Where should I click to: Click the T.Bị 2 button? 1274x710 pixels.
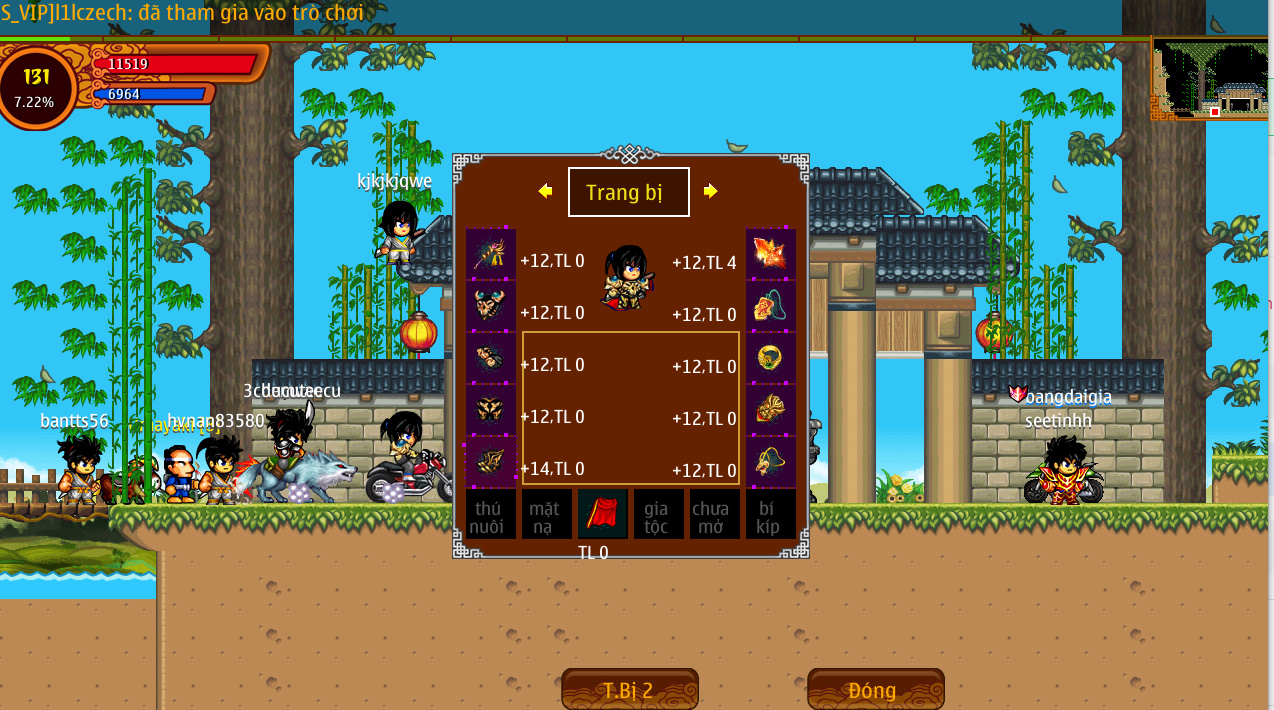(x=629, y=690)
